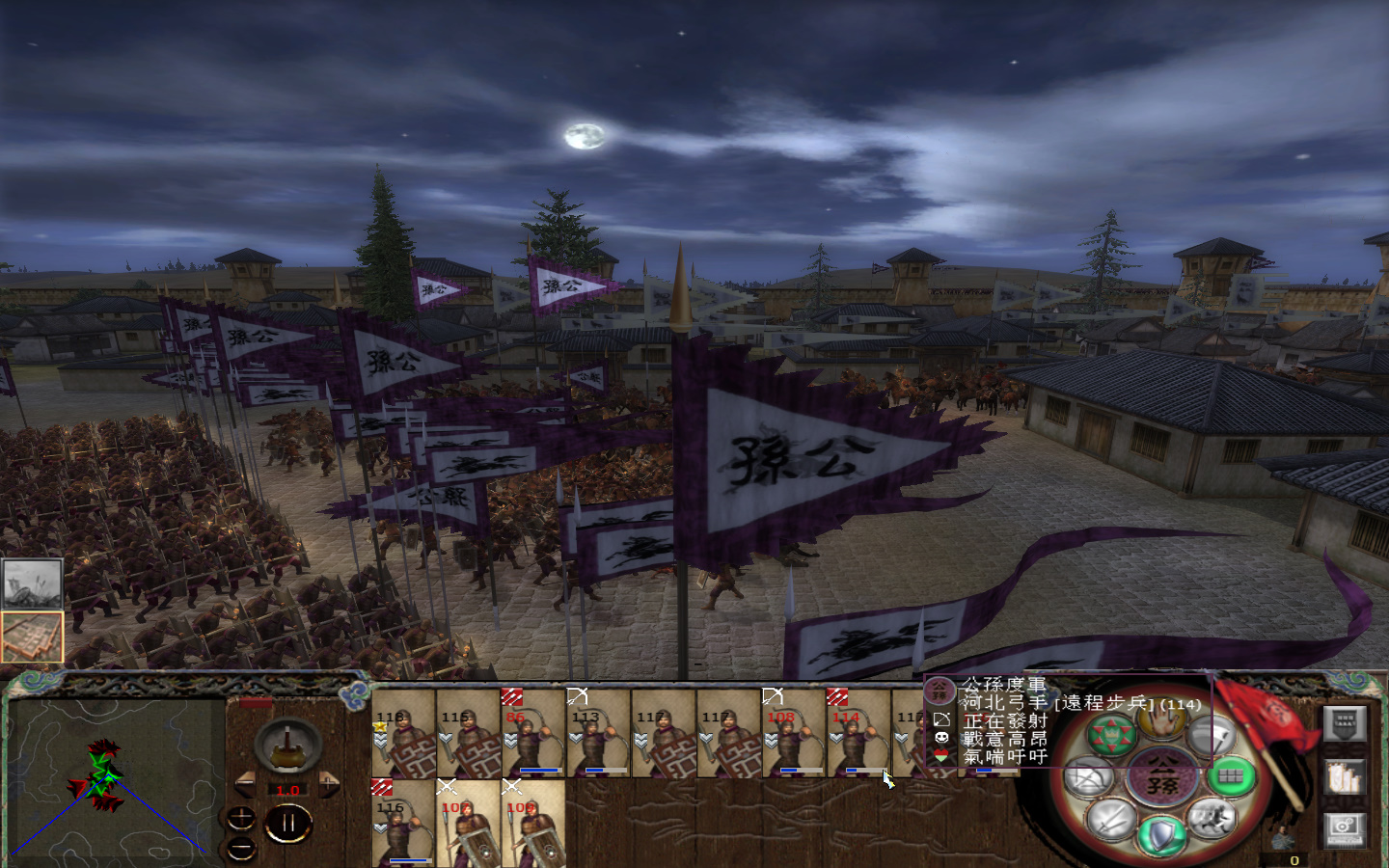
Task: Click the green grid formation icon
Action: point(1230,776)
